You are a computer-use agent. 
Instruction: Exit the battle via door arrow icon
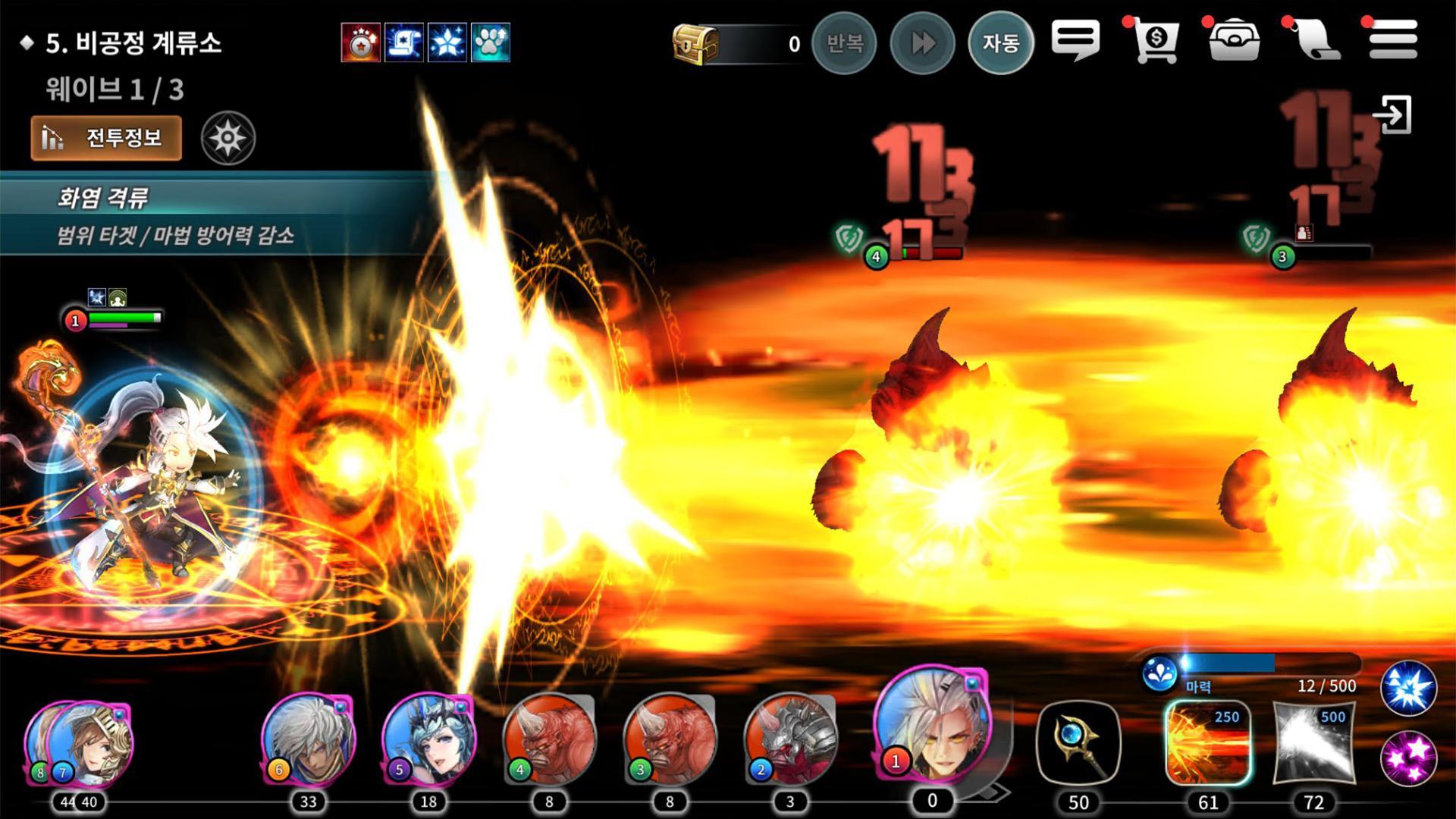click(x=1394, y=115)
